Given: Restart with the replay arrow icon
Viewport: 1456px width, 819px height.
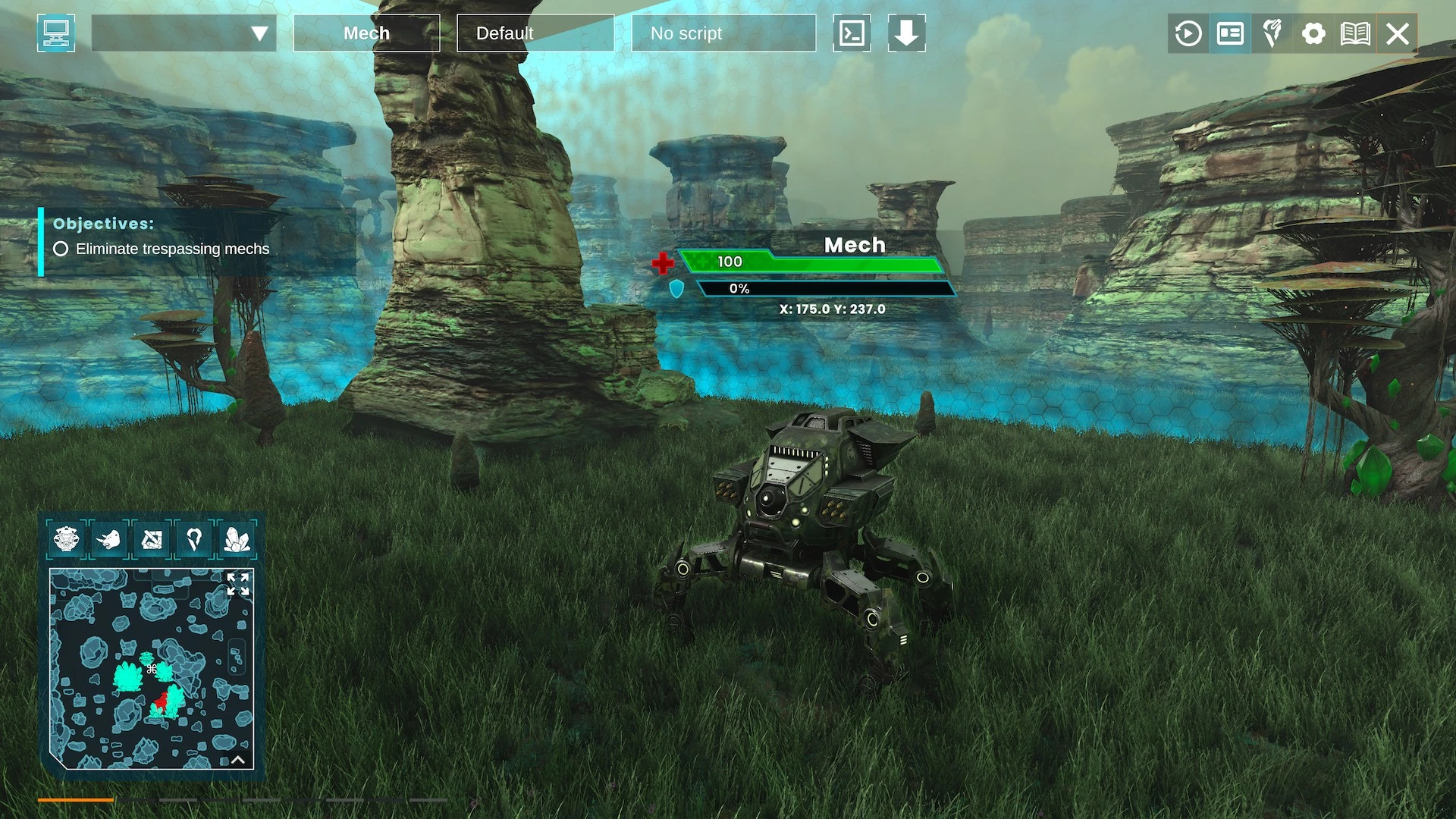Looking at the screenshot, I should [1188, 33].
